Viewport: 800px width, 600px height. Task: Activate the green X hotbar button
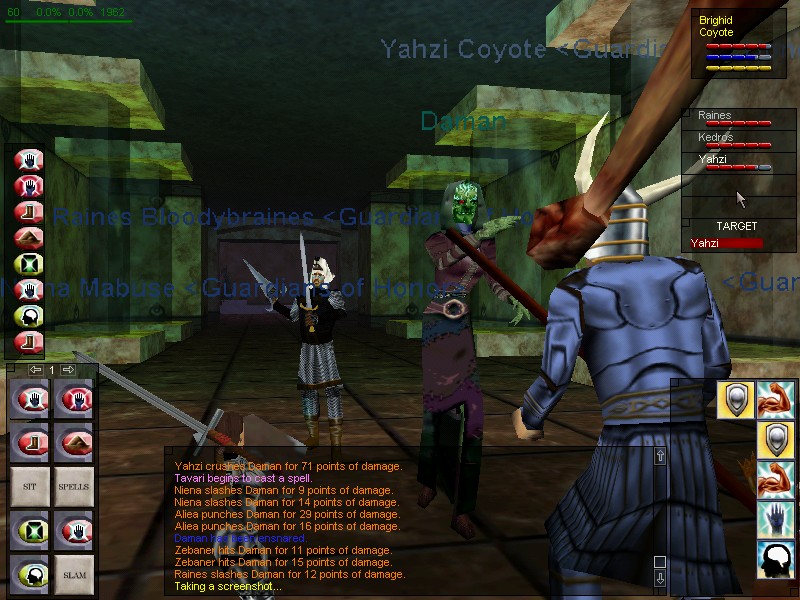click(29, 530)
